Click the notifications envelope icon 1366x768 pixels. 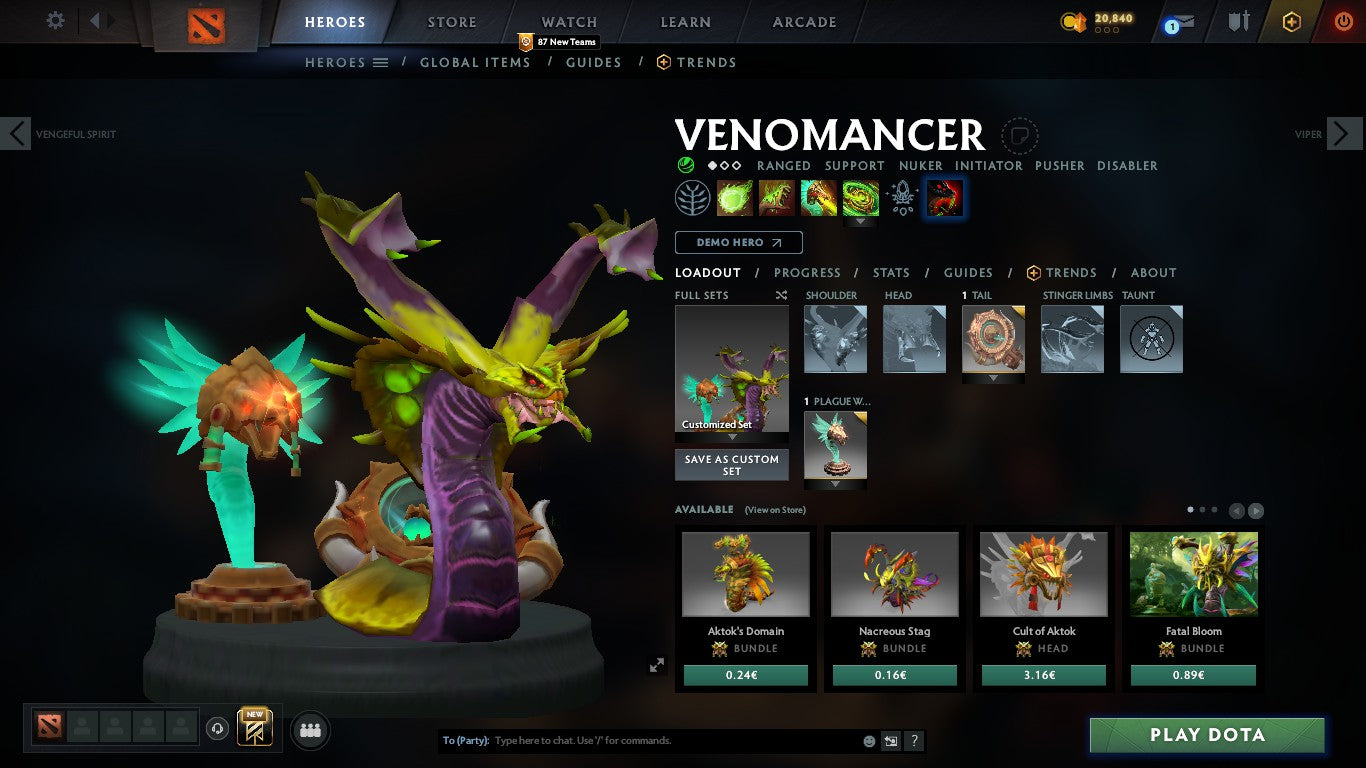[1185, 20]
